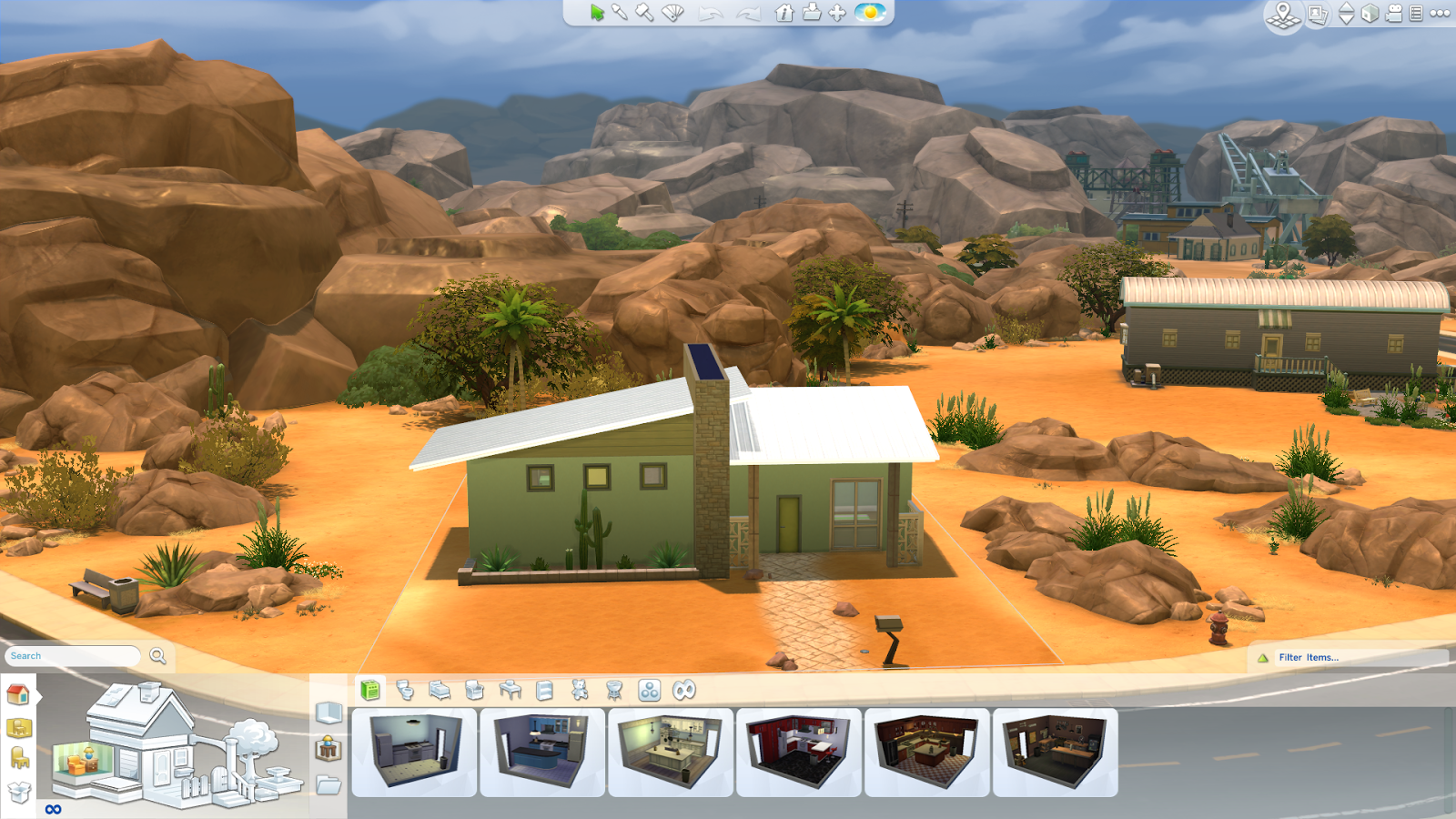
Task: Save lot to library tray icon
Action: tap(811, 13)
